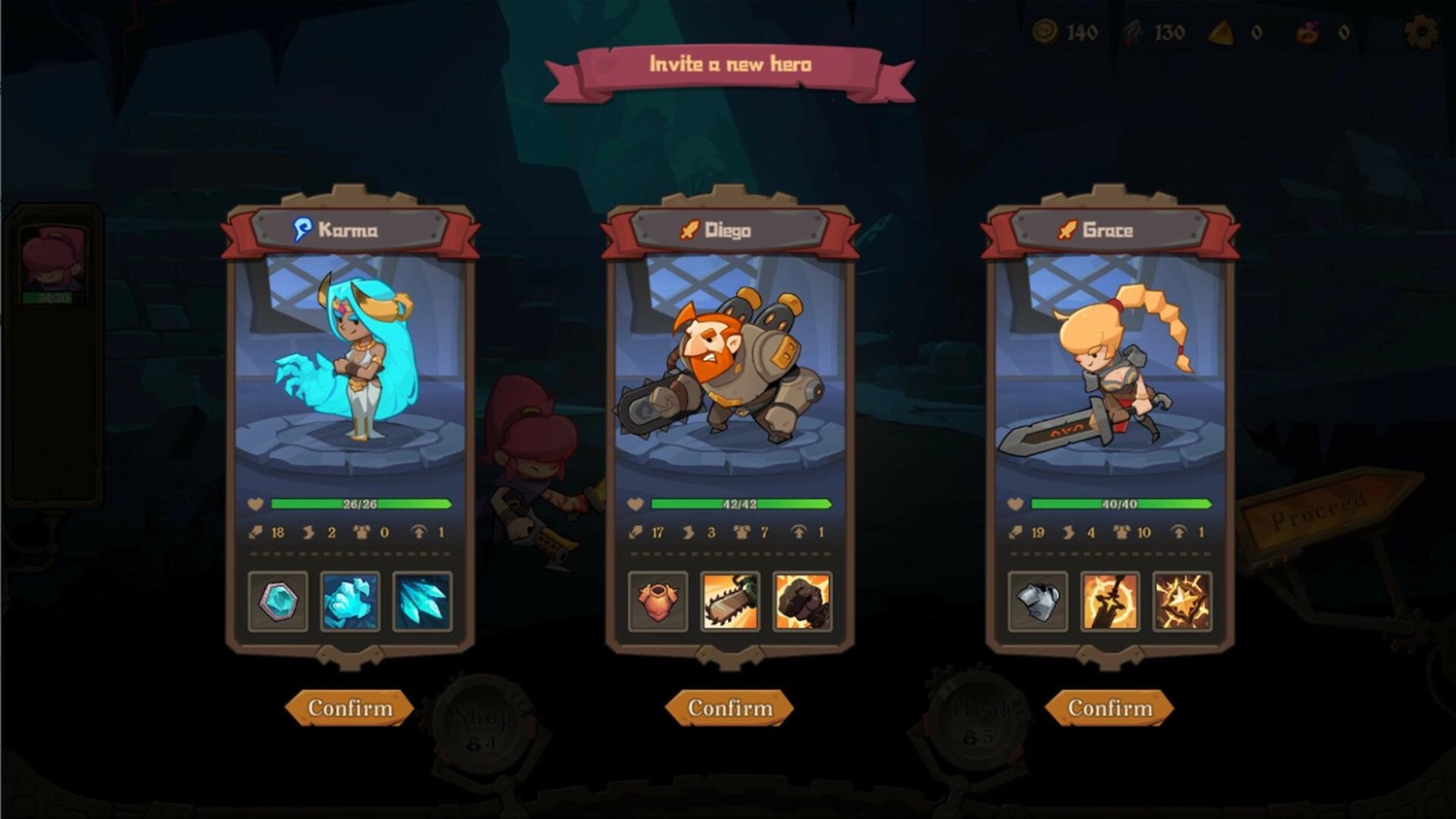Image resolution: width=1456 pixels, height=819 pixels.
Task: Inspect Grace's steel breastplate icon
Action: pos(1038,602)
